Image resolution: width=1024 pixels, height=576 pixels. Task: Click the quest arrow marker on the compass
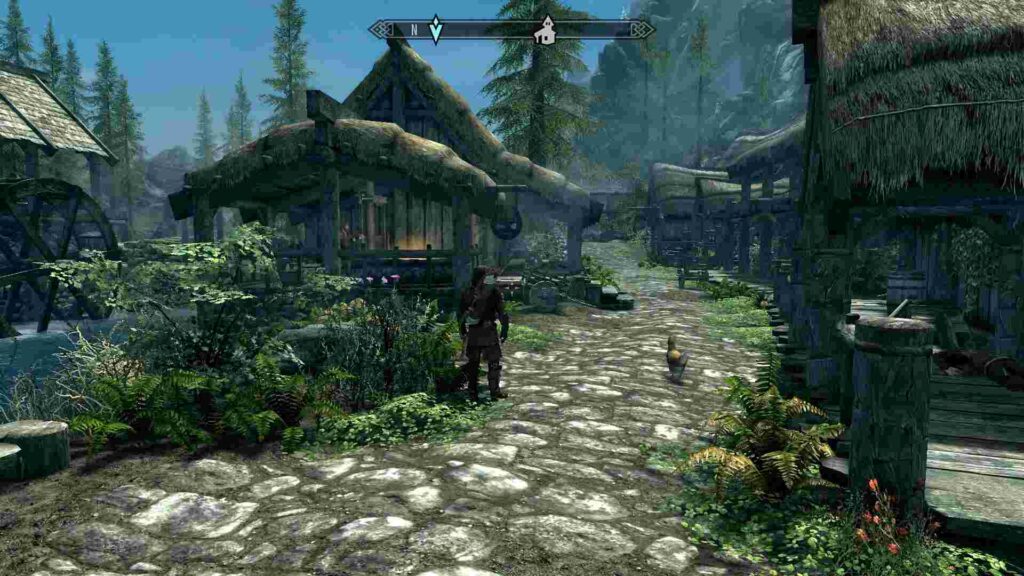coord(435,29)
